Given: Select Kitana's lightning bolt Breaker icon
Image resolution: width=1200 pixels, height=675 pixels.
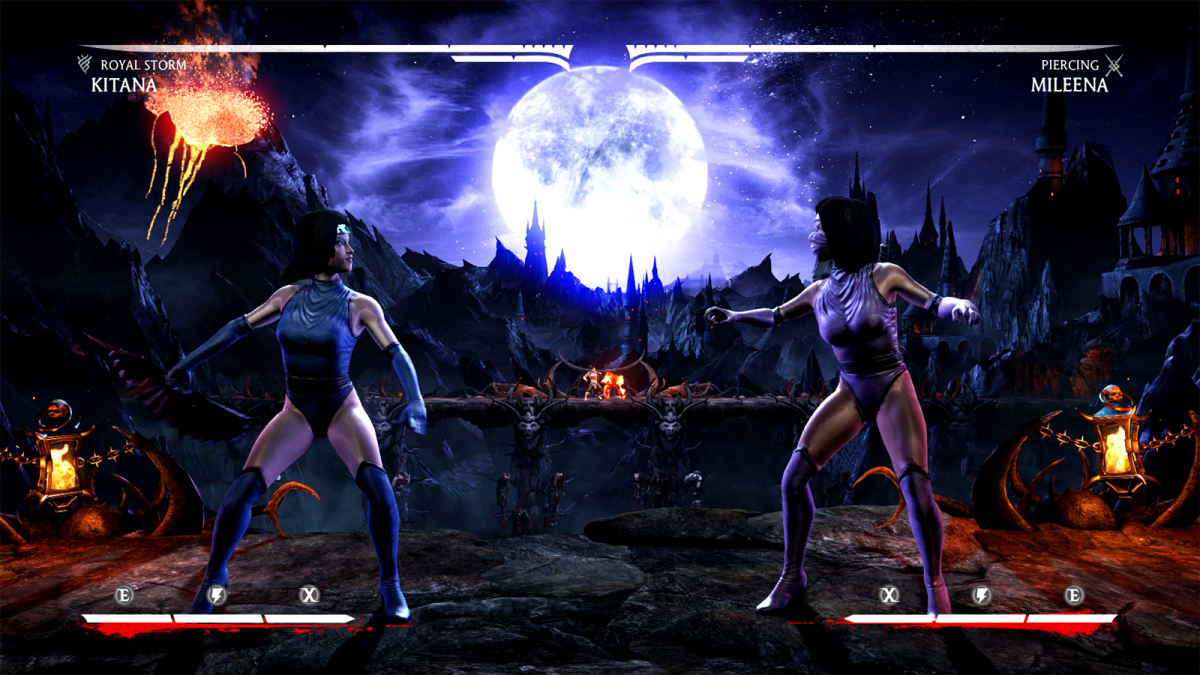Looking at the screenshot, I should (217, 596).
